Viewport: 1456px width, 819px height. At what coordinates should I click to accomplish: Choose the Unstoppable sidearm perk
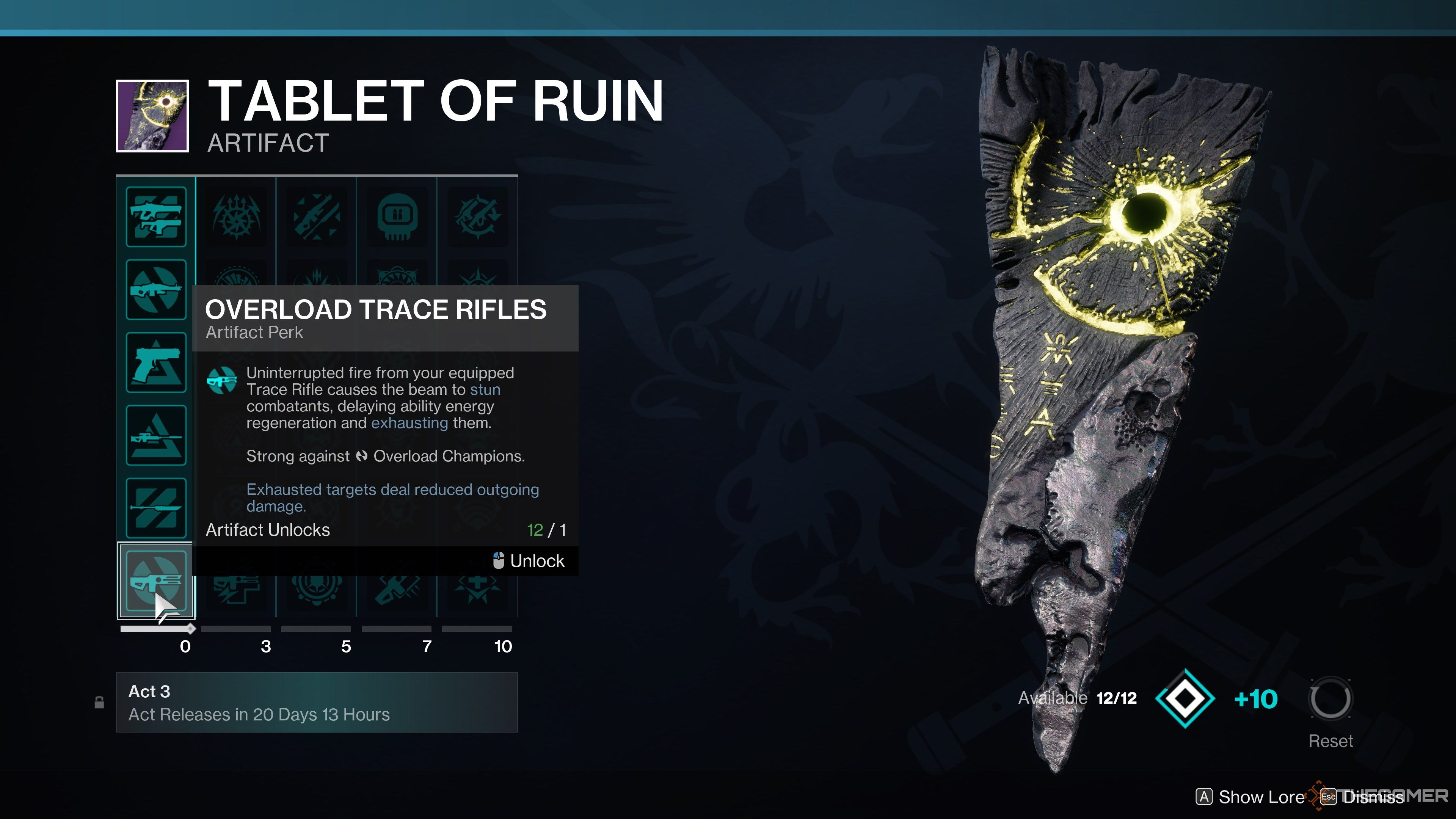point(156,362)
